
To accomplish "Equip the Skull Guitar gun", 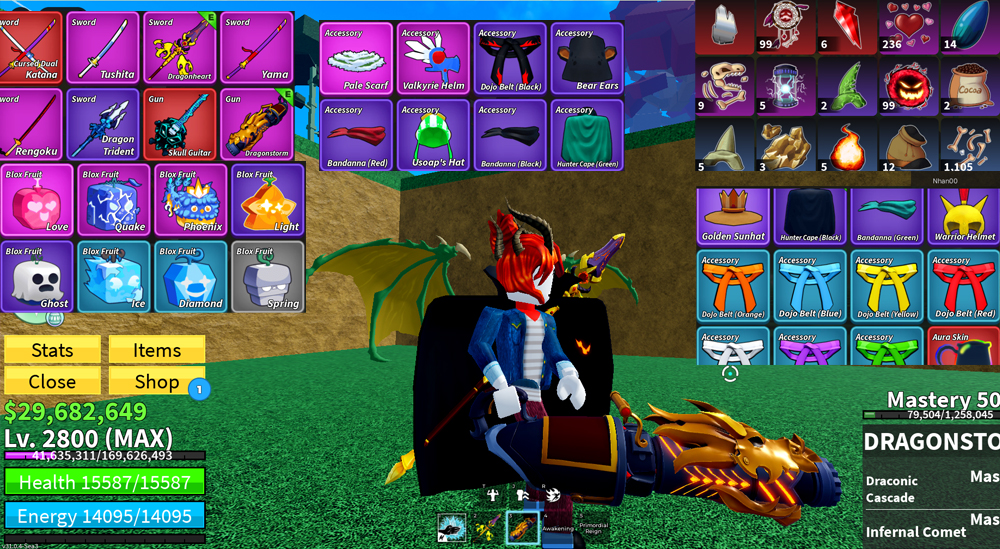I will pyautogui.click(x=180, y=124).
